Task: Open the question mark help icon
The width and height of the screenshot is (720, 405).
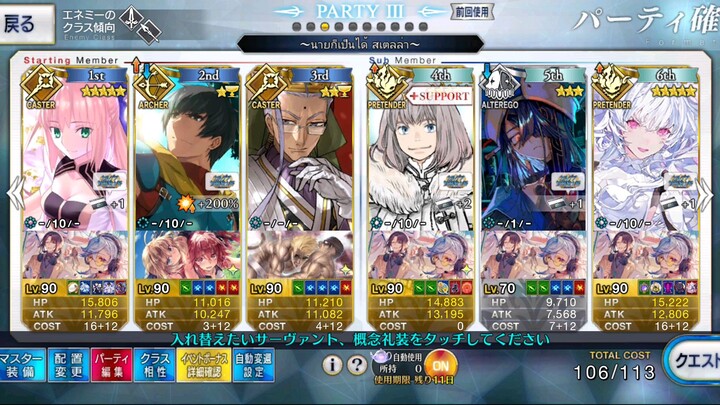Action: pos(356,366)
